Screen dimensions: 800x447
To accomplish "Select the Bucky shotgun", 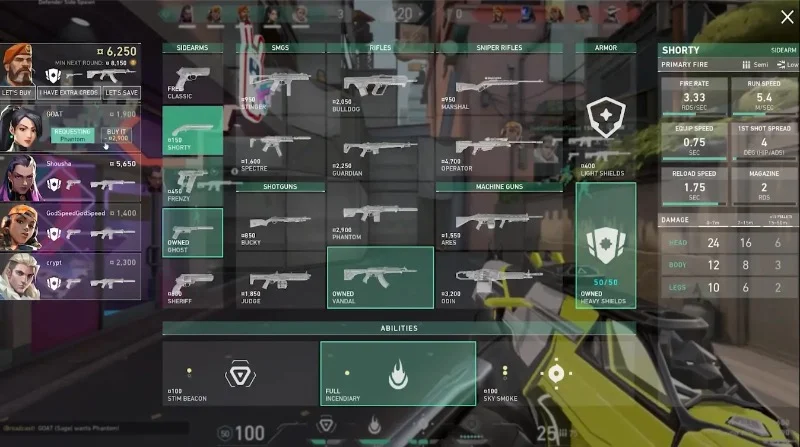I will pos(279,220).
